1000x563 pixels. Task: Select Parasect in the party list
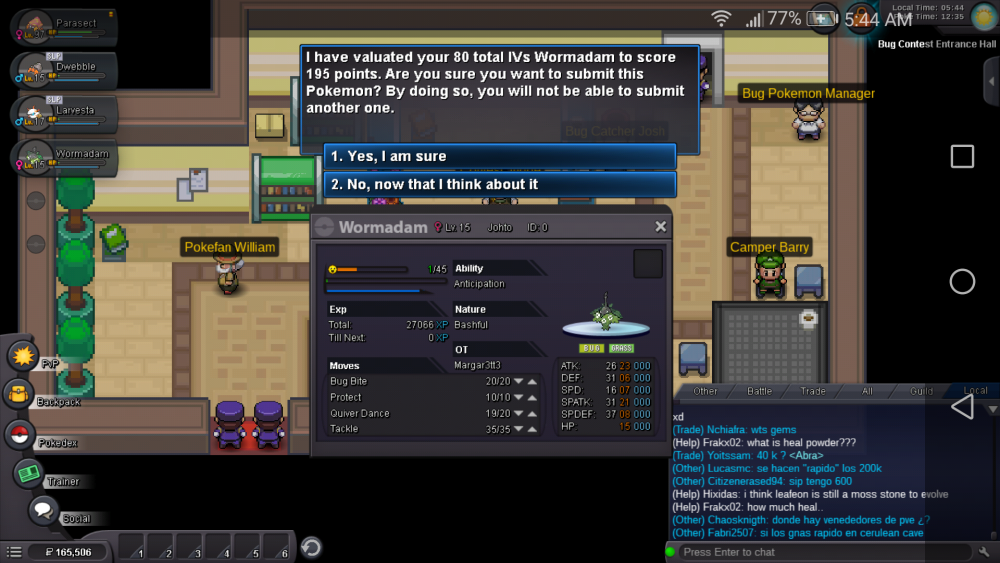pyautogui.click(x=66, y=27)
